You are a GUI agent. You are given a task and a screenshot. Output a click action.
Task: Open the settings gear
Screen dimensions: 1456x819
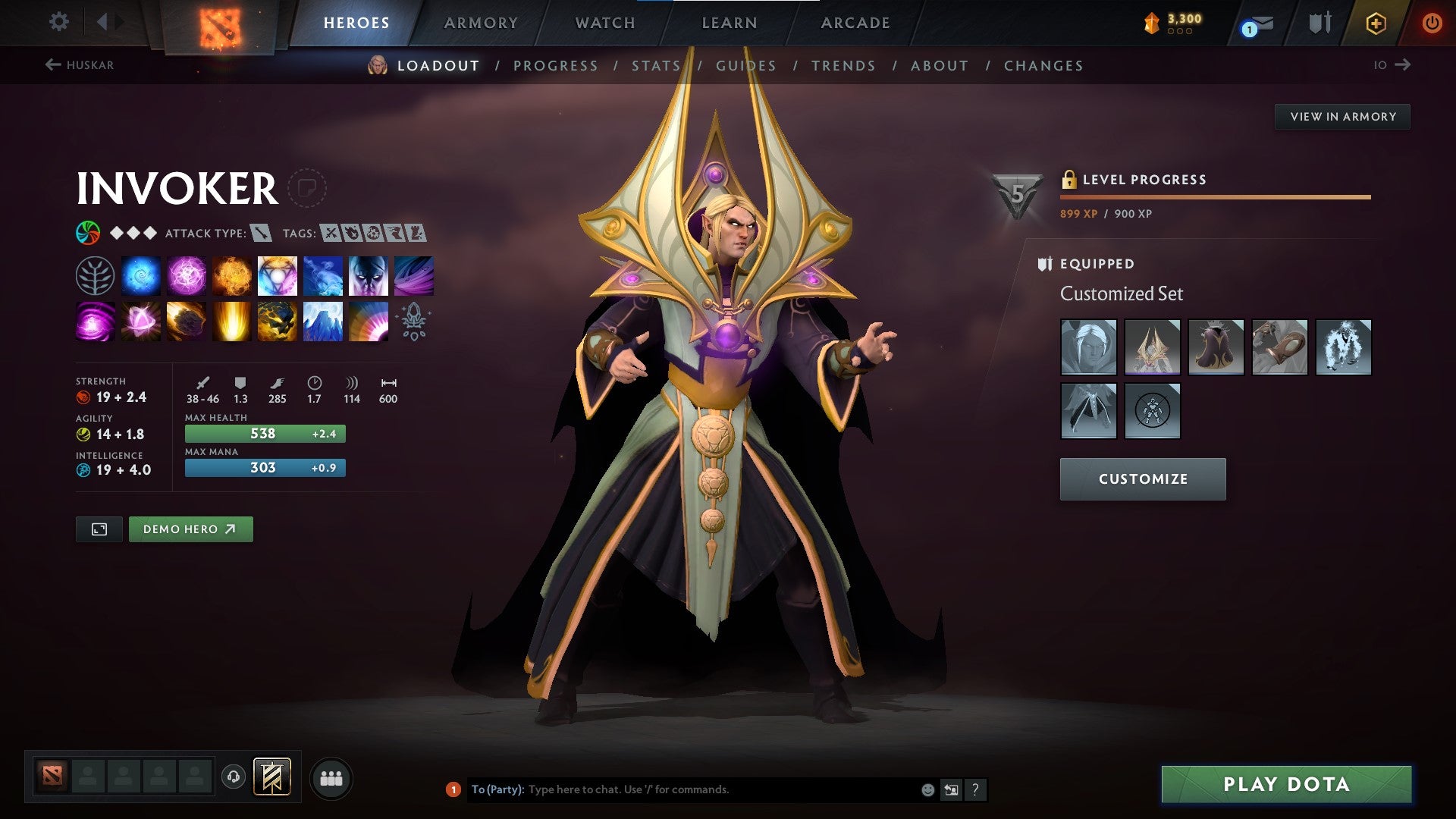point(58,22)
